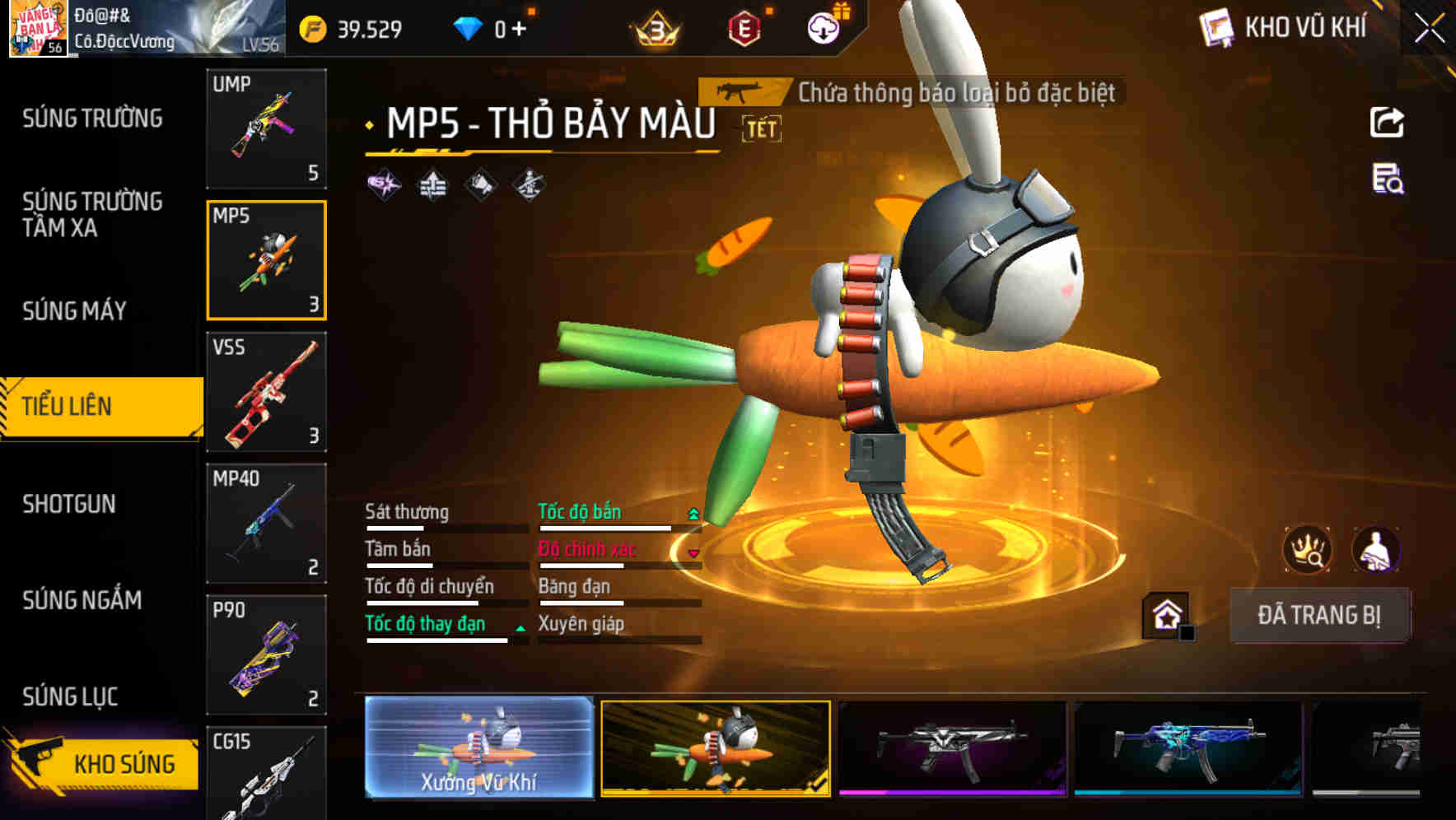Open the Súng Trường Tầm Xa category

pyautogui.click(x=92, y=214)
